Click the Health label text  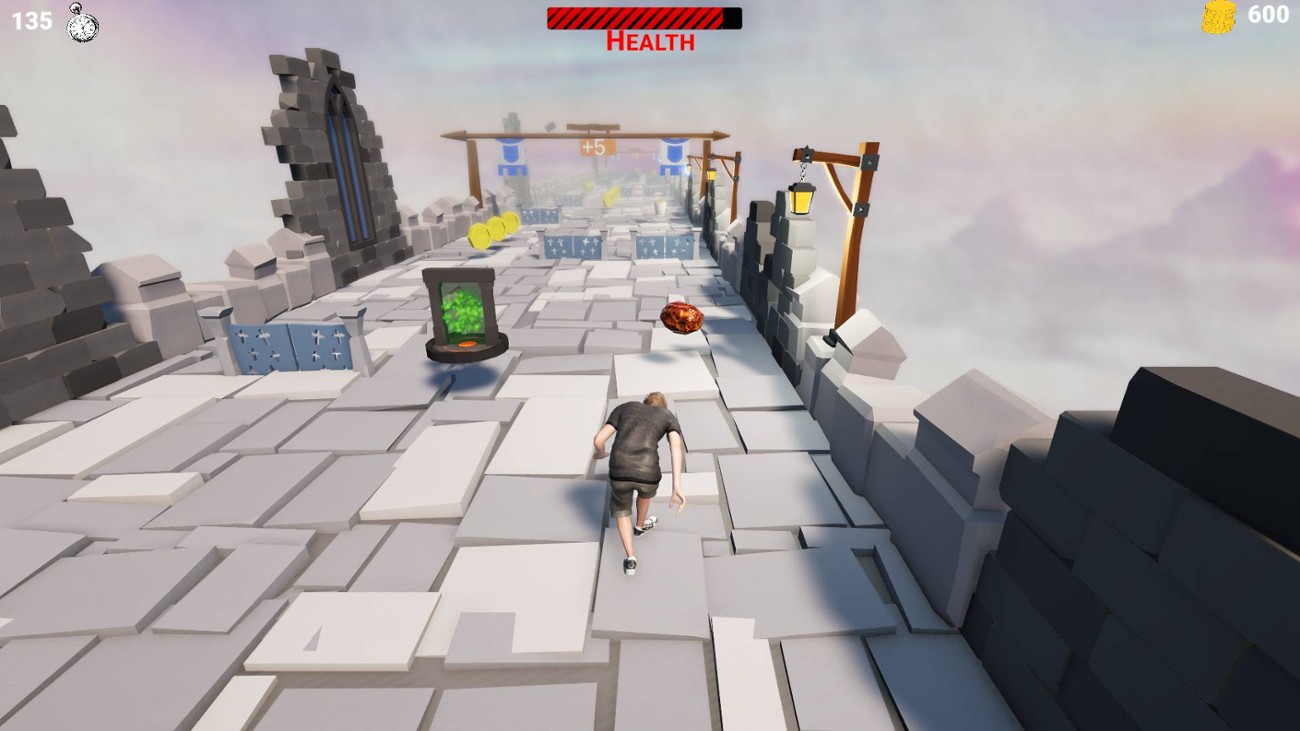click(648, 40)
